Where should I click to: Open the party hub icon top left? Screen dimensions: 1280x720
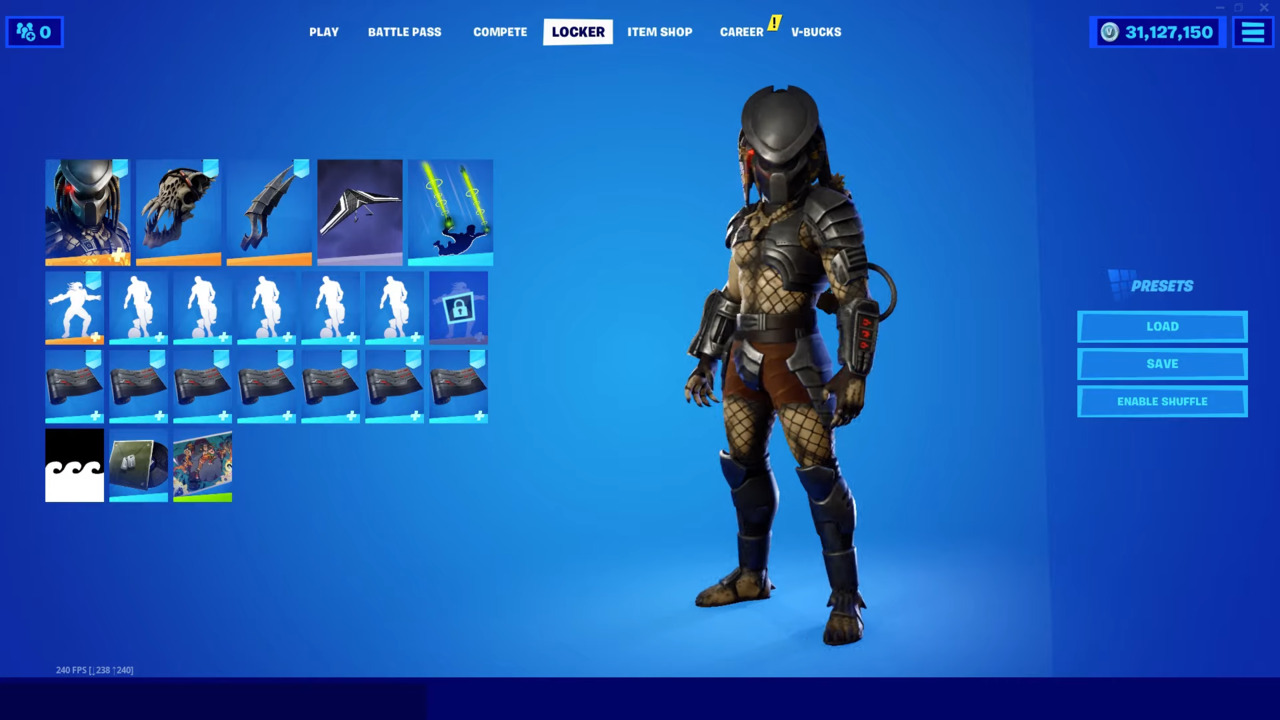[33, 31]
